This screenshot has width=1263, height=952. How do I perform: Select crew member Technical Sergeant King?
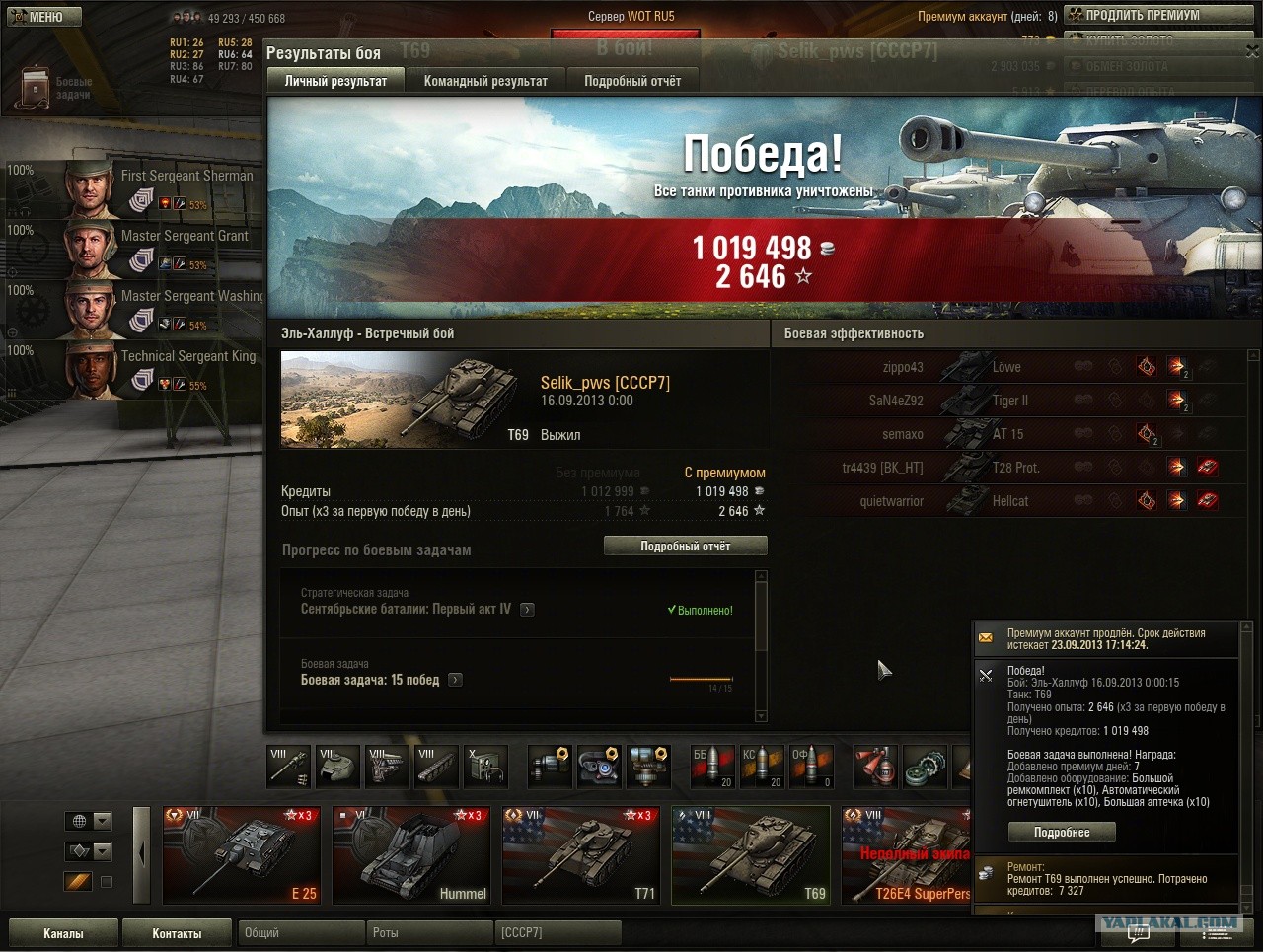158,368
